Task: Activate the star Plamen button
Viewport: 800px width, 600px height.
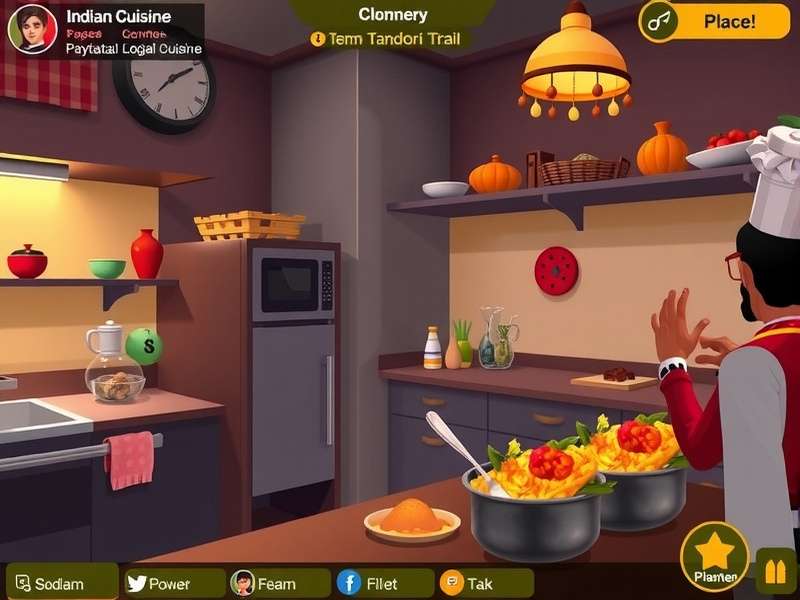Action: click(714, 555)
